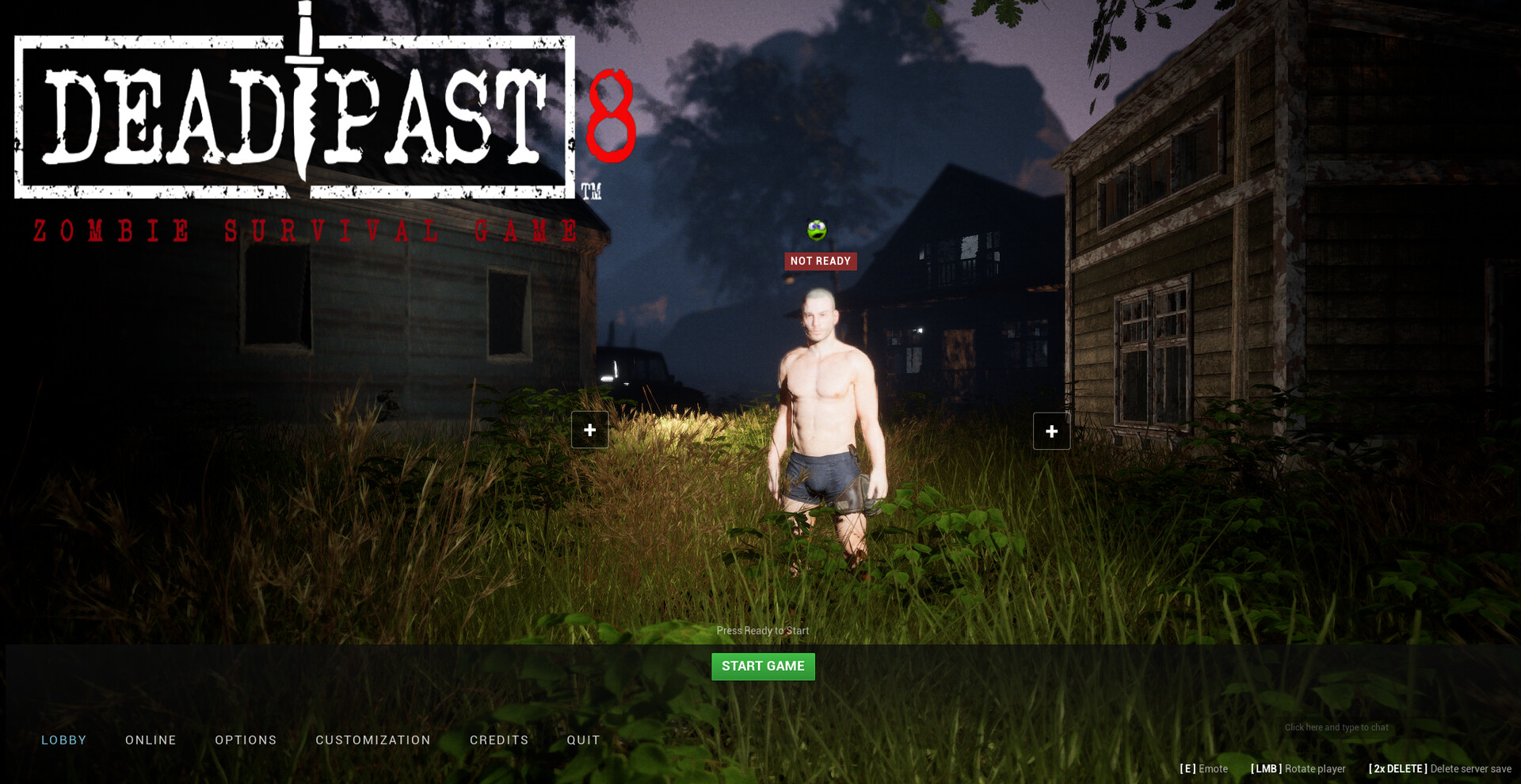Select the Lobby tab
The image size is (1521, 784).
[x=63, y=740]
